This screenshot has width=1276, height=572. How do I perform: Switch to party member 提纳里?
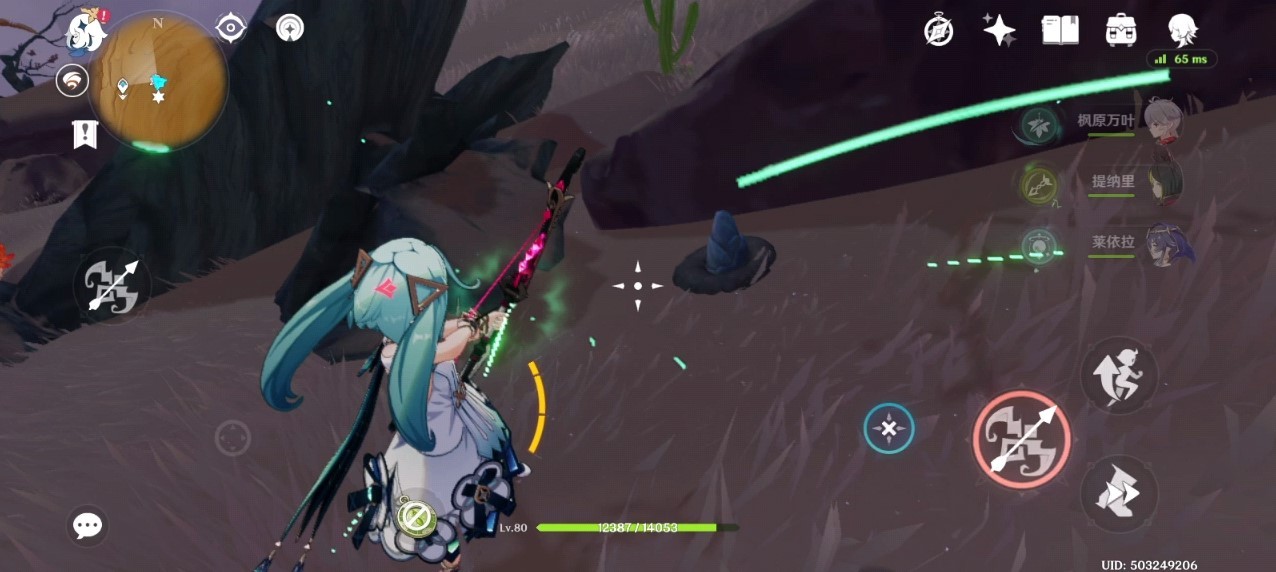1162,183
